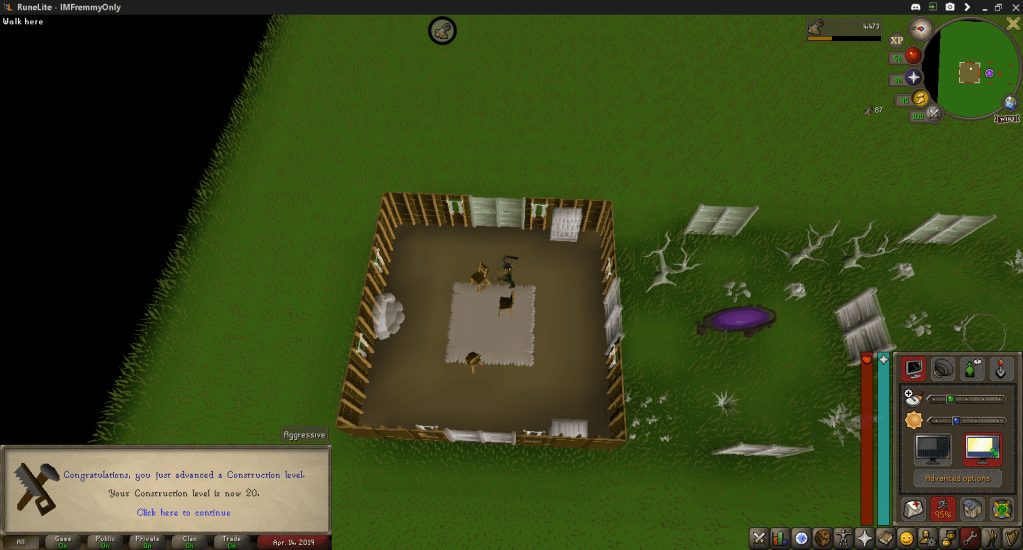Toggle Accept Aid with the bandaged hand

pos(911,509)
